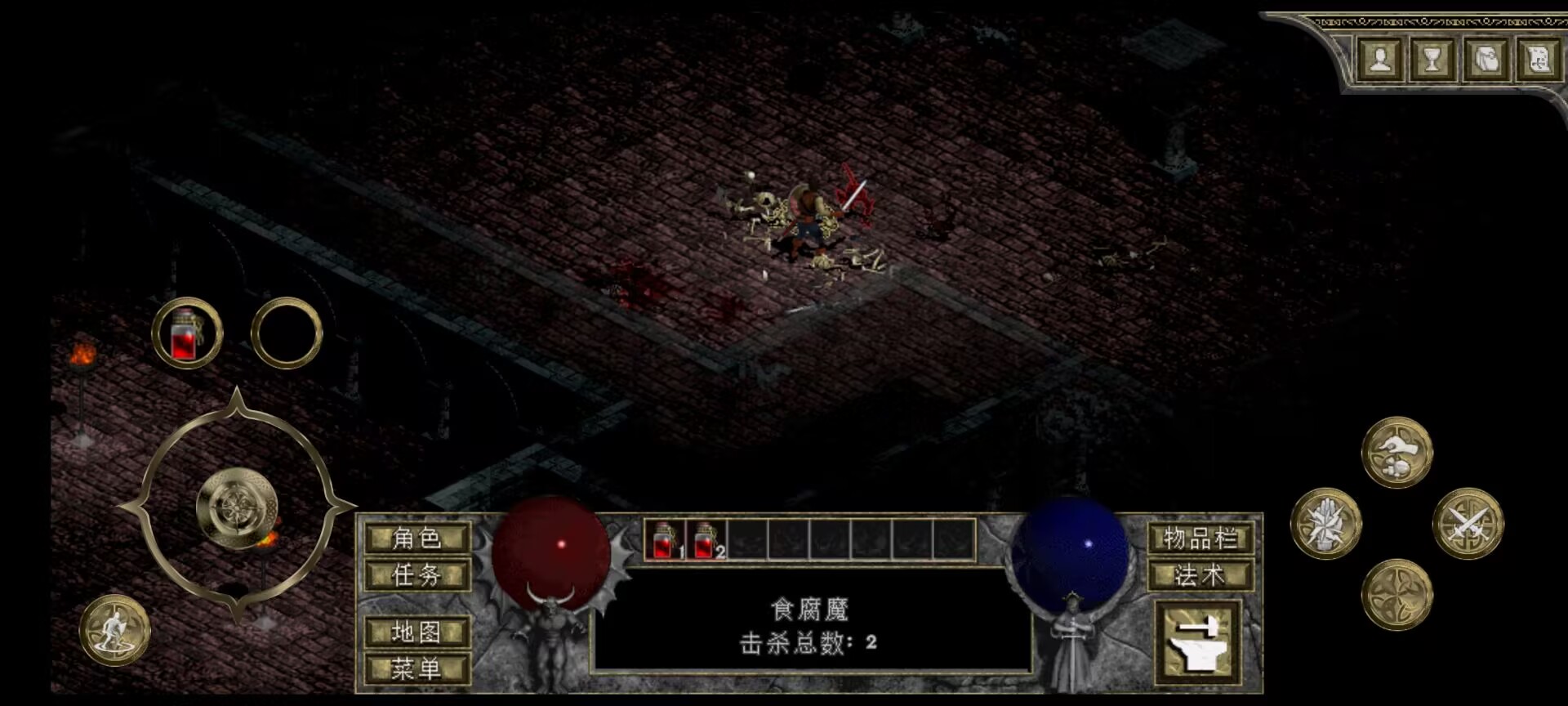Tap the standing warrior round button
Viewport: 1568px width, 706px height.
click(x=114, y=630)
